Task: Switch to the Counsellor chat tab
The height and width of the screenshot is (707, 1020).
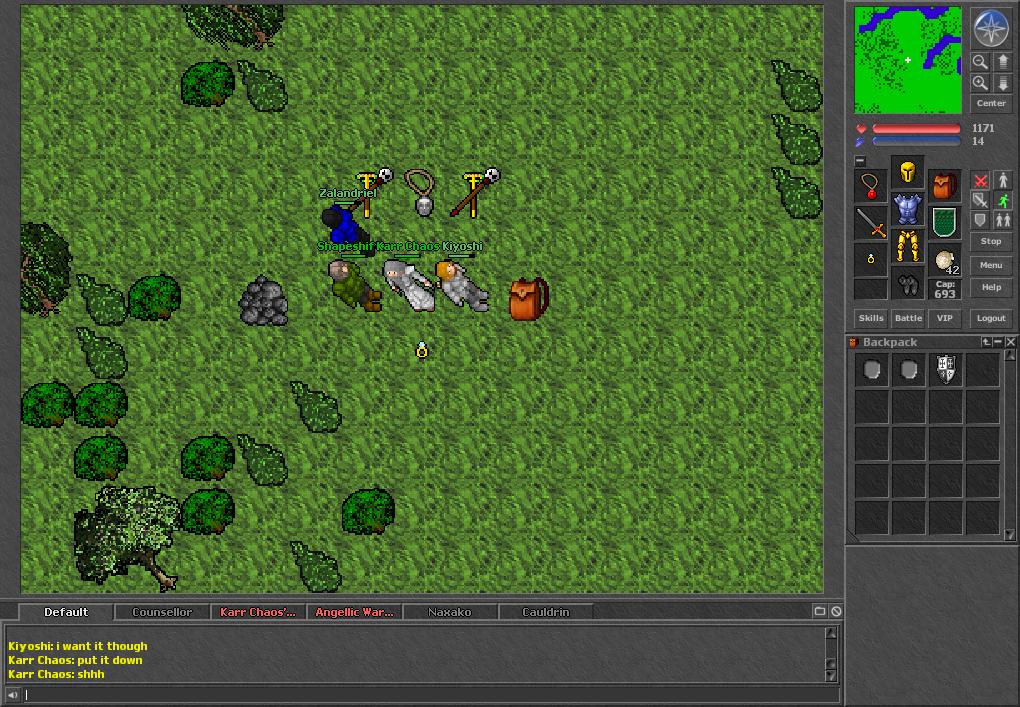Action: [162, 612]
